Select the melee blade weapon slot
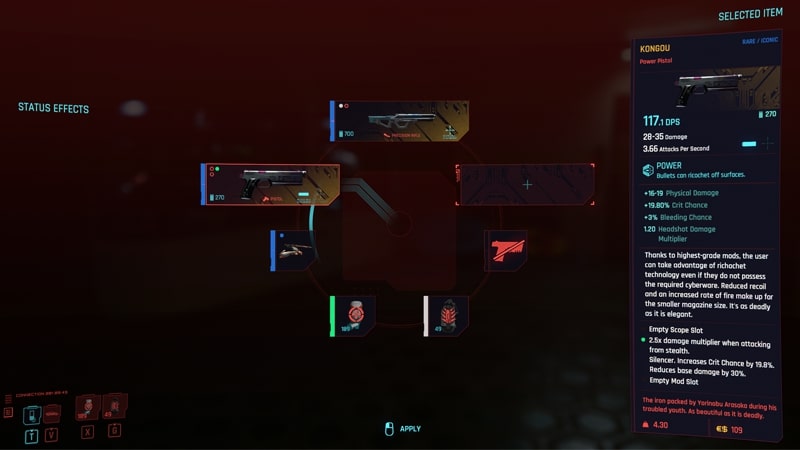This screenshot has width=800, height=450. pos(294,250)
